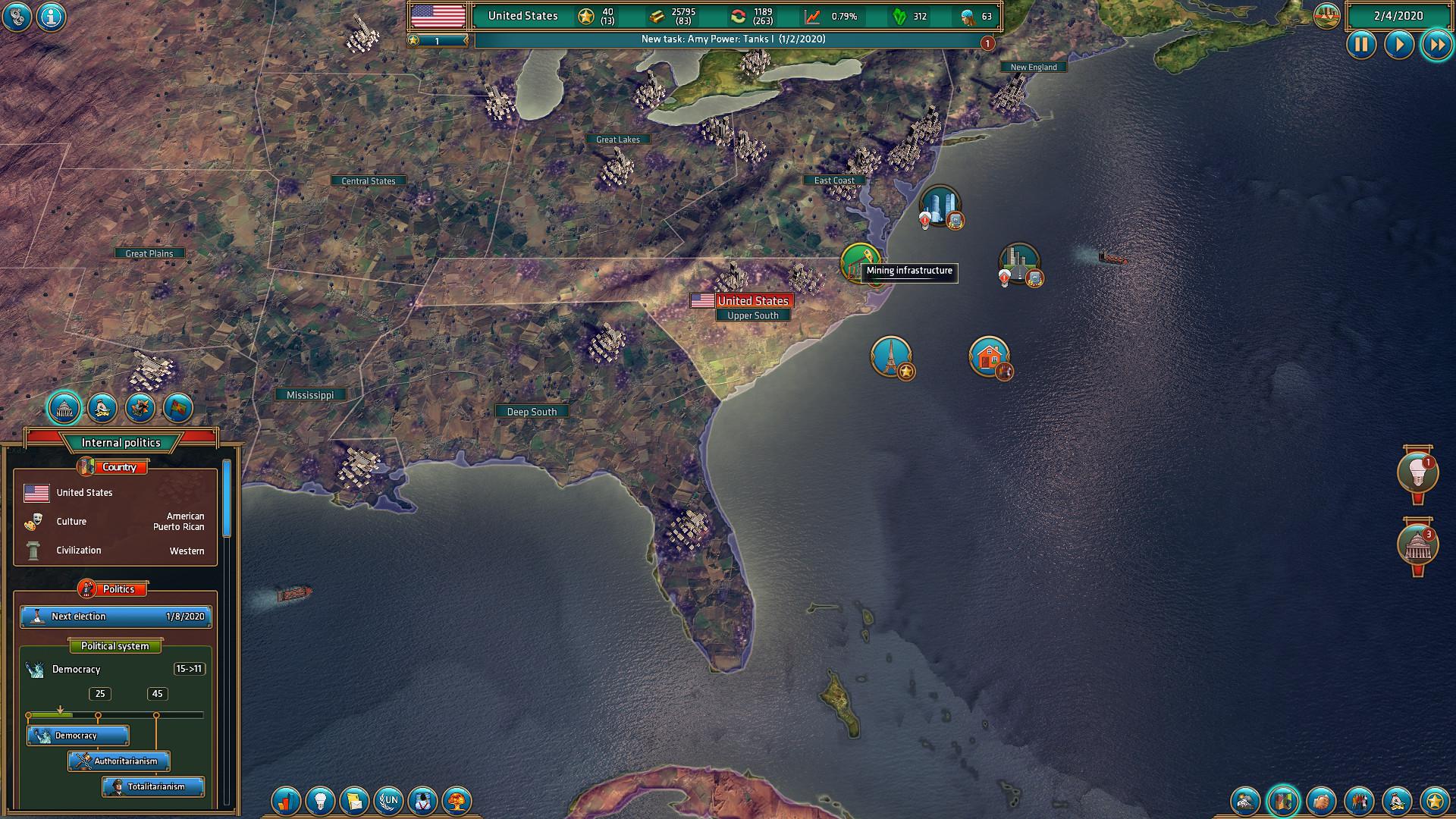This screenshot has width=1456, height=819.
Task: Open the diplomacy handshake panel
Action: click(1323, 801)
